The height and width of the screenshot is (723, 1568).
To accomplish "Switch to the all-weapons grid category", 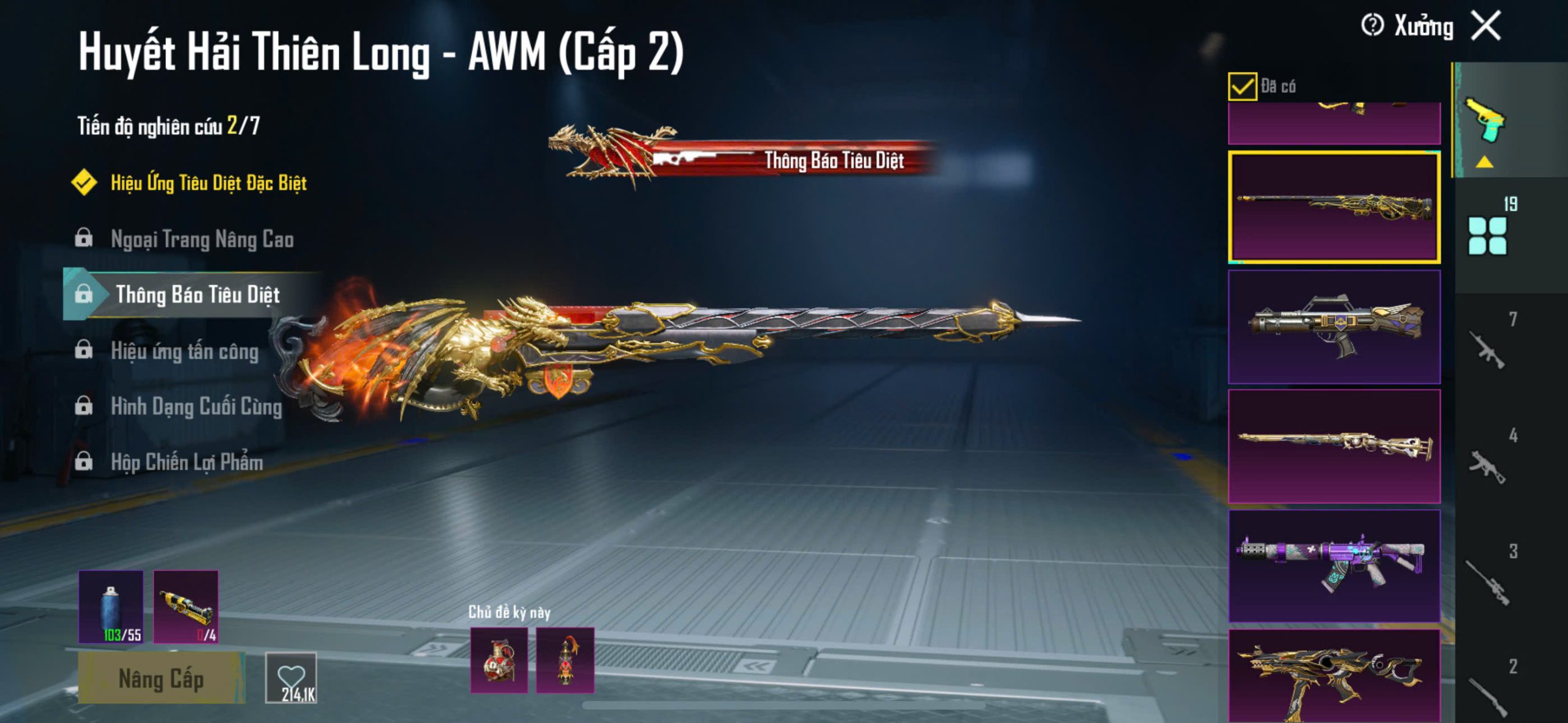I will tap(1488, 235).
